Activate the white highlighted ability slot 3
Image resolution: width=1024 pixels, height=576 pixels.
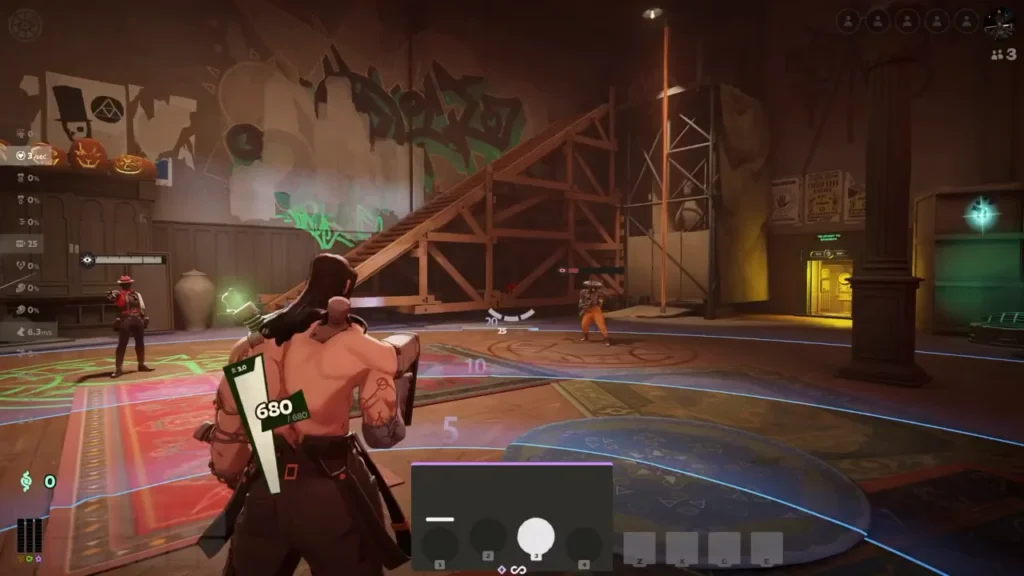pos(536,538)
